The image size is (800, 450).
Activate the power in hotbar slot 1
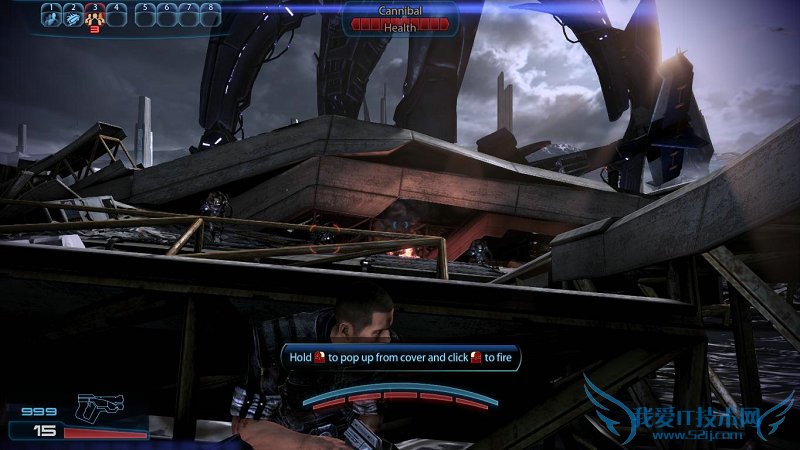coord(51,16)
